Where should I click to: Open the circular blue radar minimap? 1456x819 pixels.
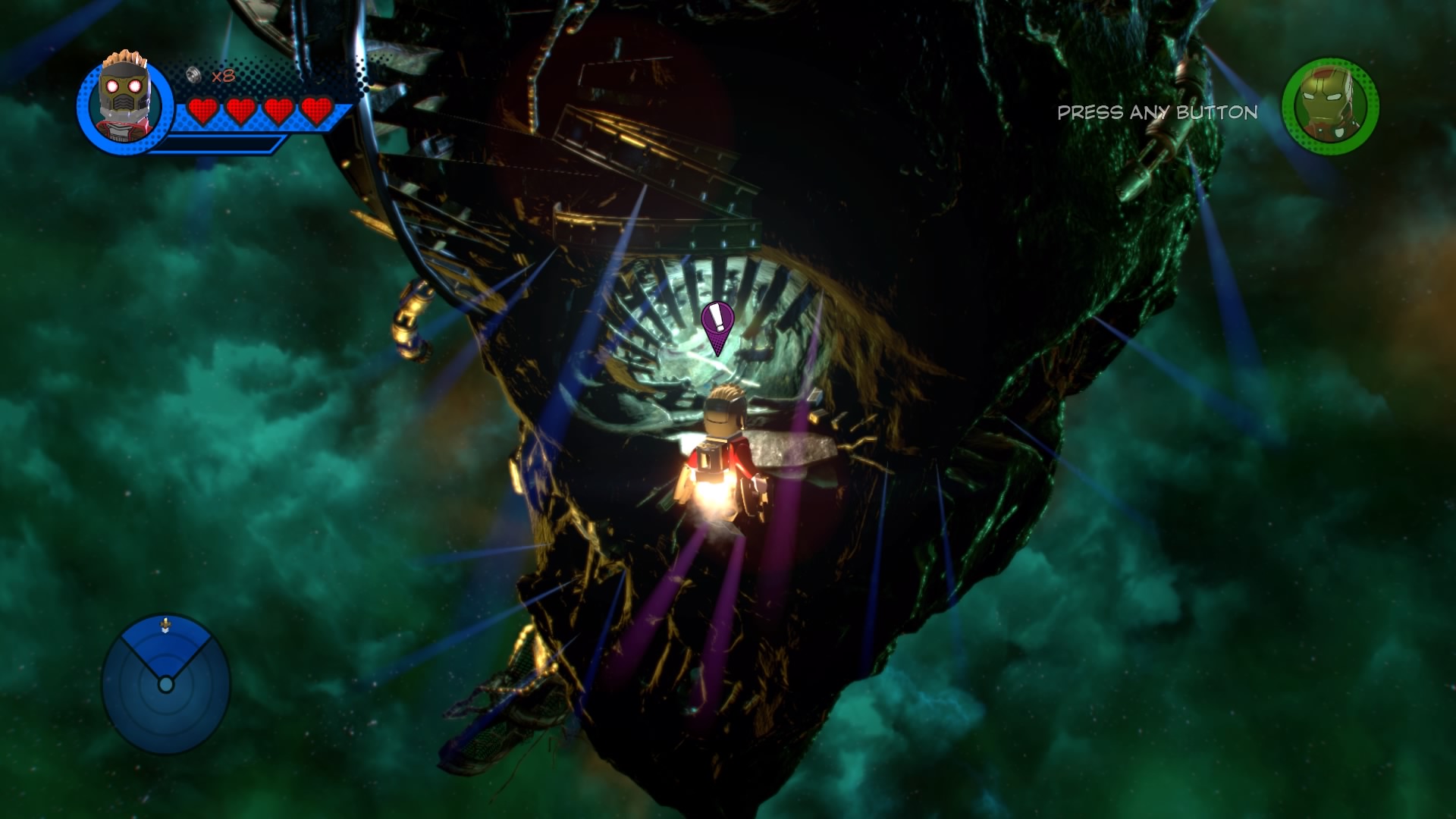[166, 684]
